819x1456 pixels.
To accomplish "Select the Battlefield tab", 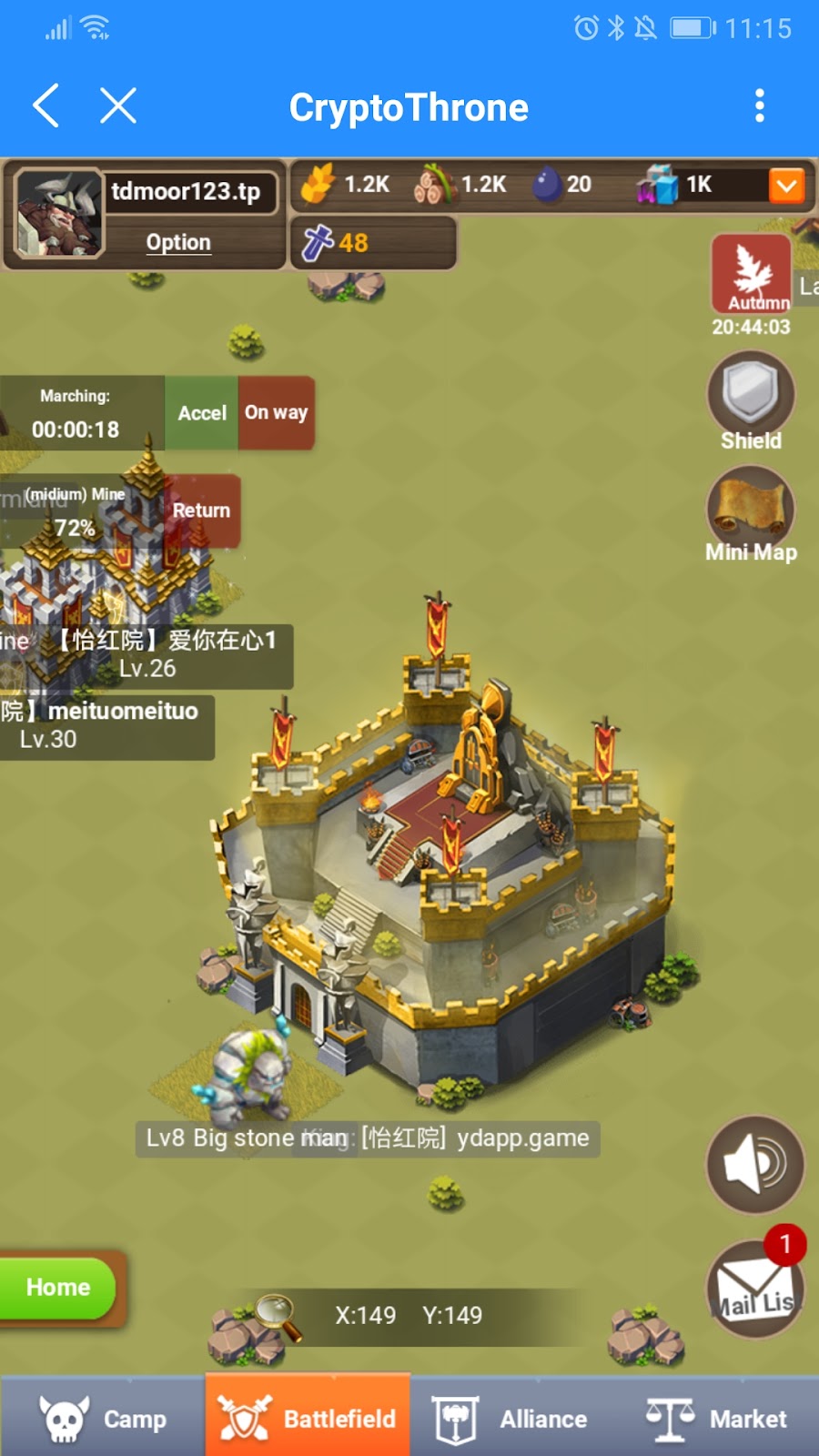I will (x=308, y=1419).
